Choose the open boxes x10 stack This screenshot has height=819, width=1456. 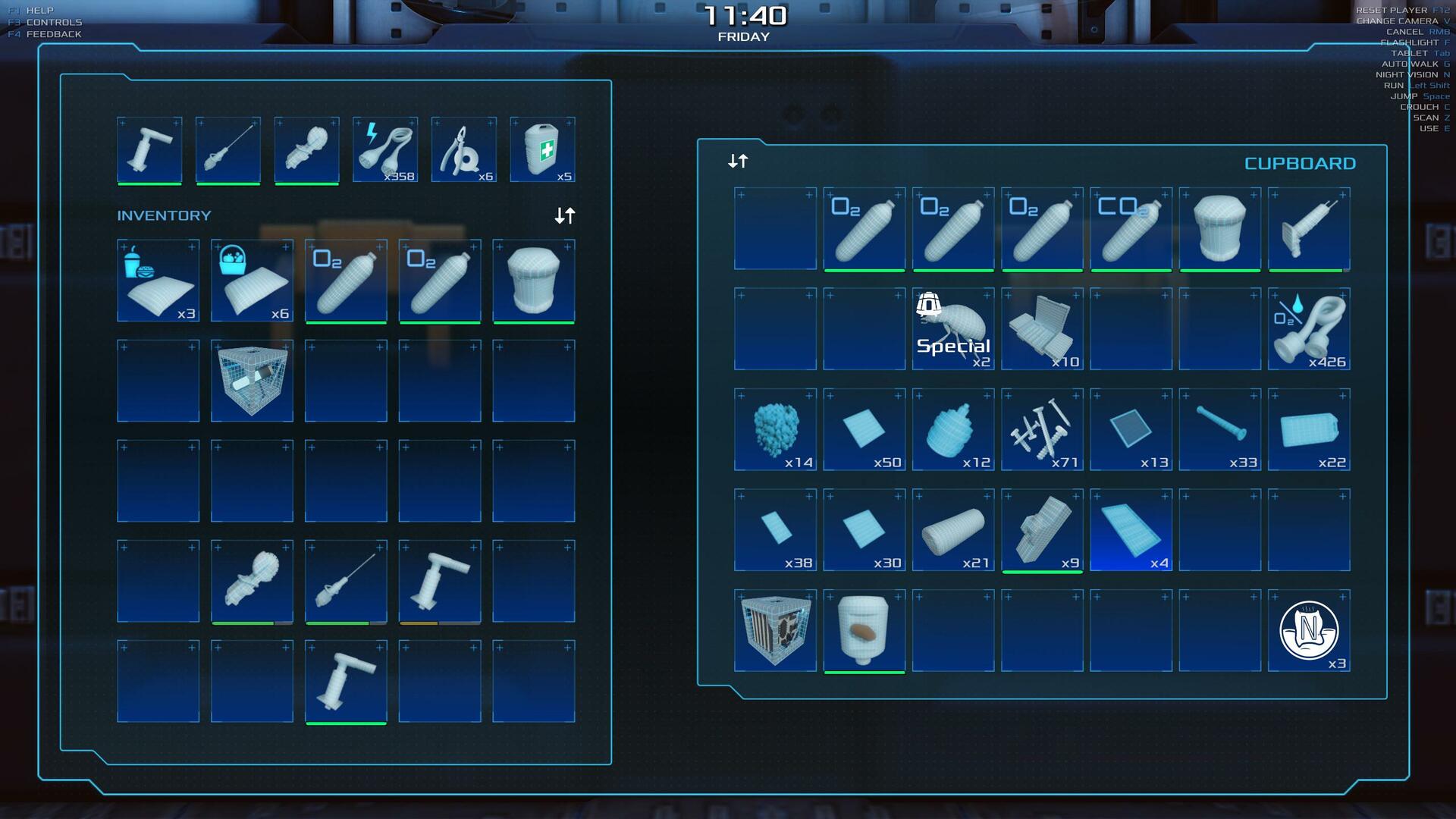1042,328
